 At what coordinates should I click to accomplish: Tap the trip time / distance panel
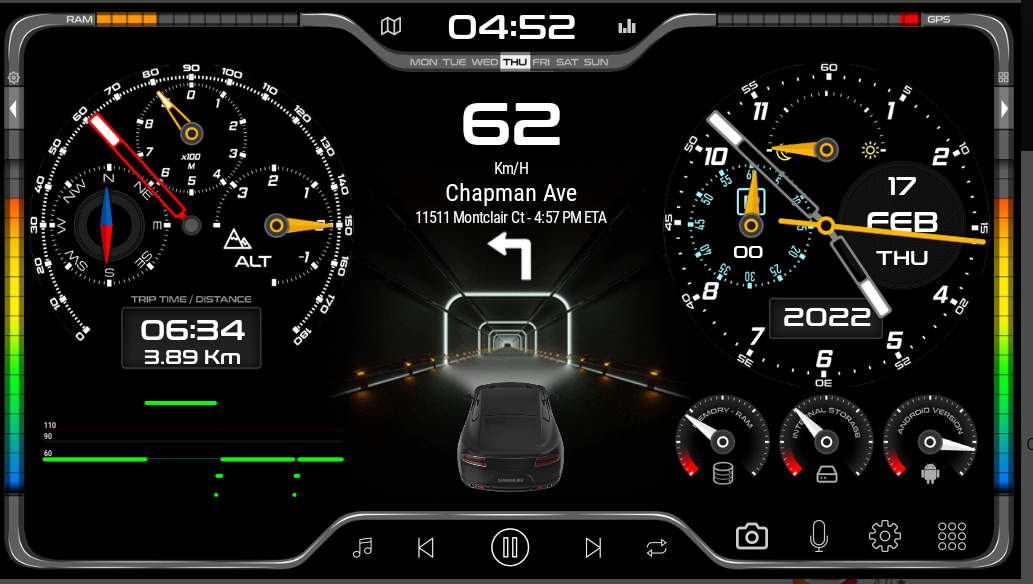(191, 338)
